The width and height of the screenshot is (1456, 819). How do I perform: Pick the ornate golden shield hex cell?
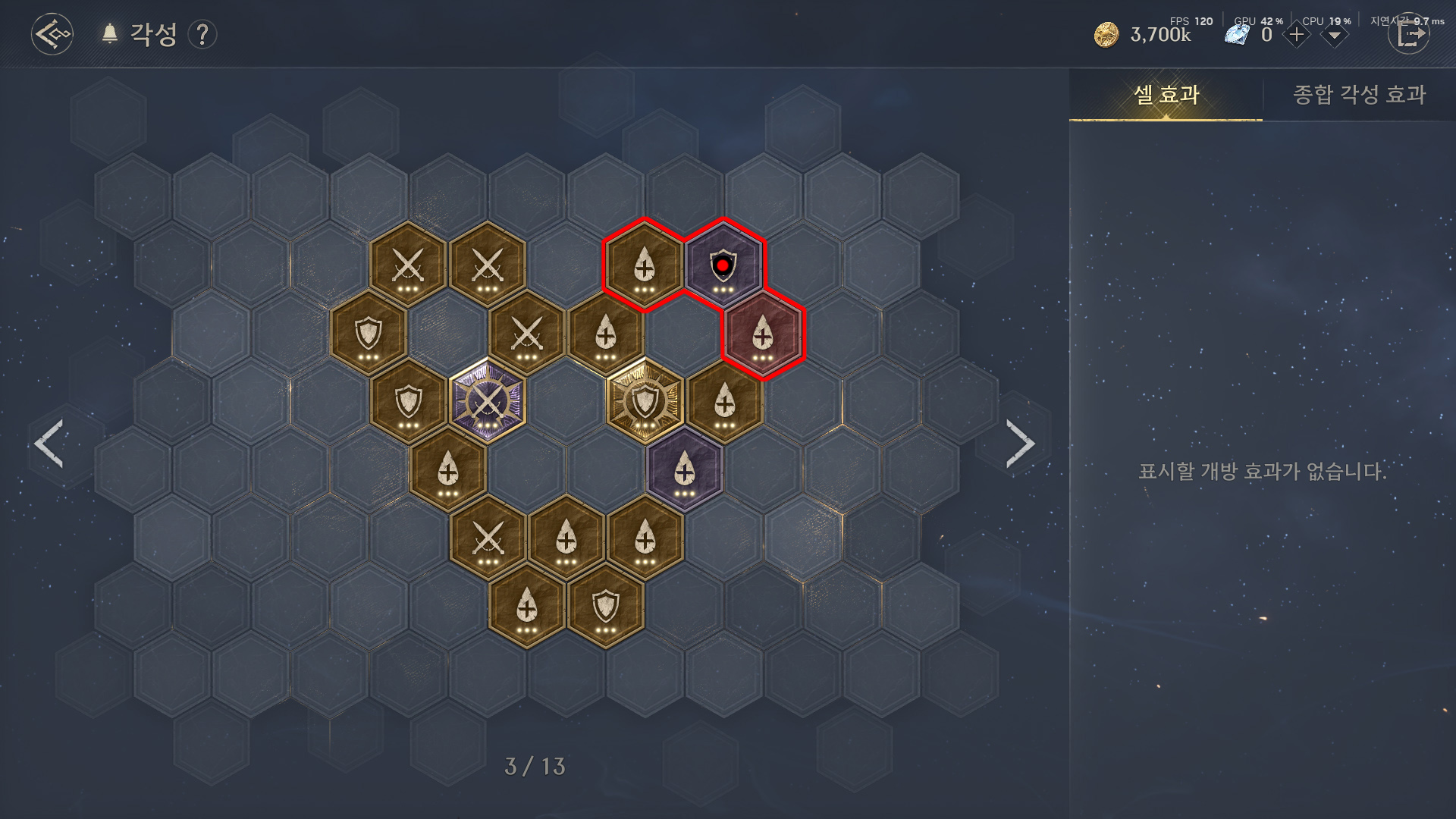[645, 400]
